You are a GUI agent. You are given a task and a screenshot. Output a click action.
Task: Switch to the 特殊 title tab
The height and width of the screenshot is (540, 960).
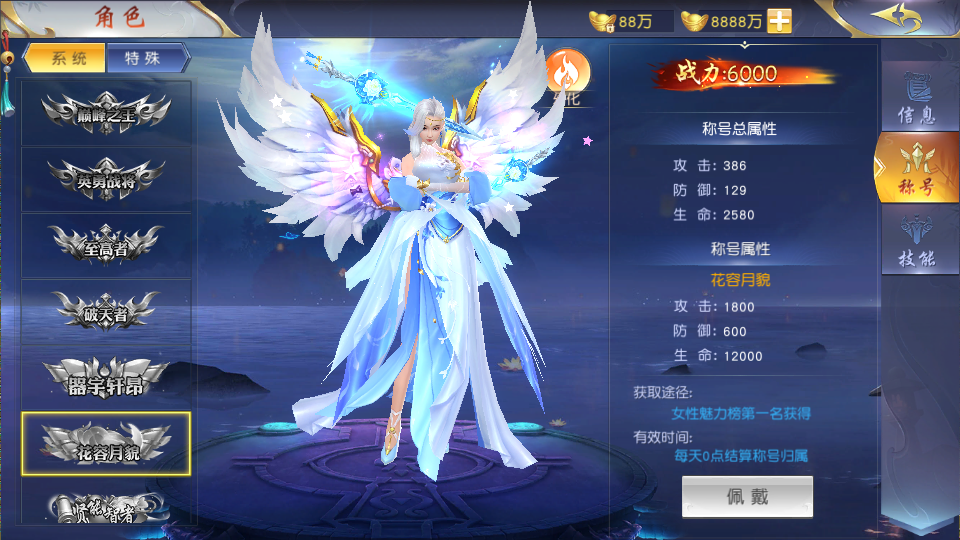coord(147,58)
